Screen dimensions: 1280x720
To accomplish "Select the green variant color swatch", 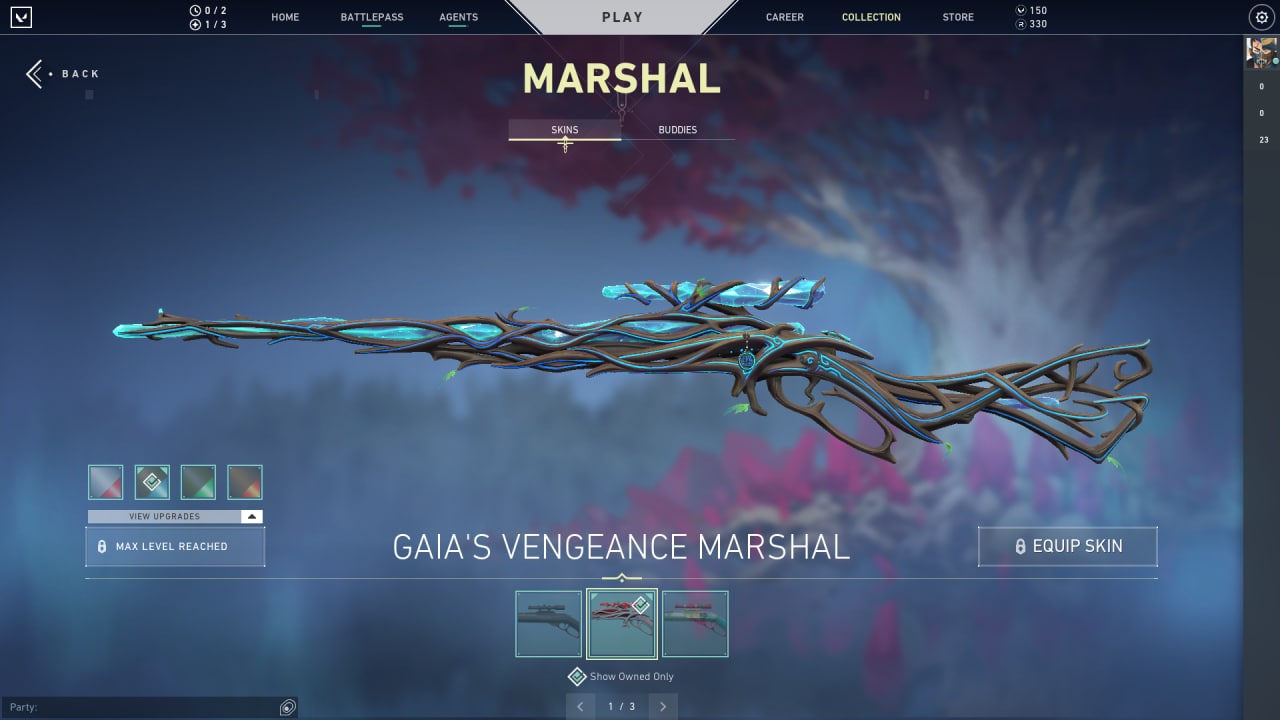I will tap(198, 481).
